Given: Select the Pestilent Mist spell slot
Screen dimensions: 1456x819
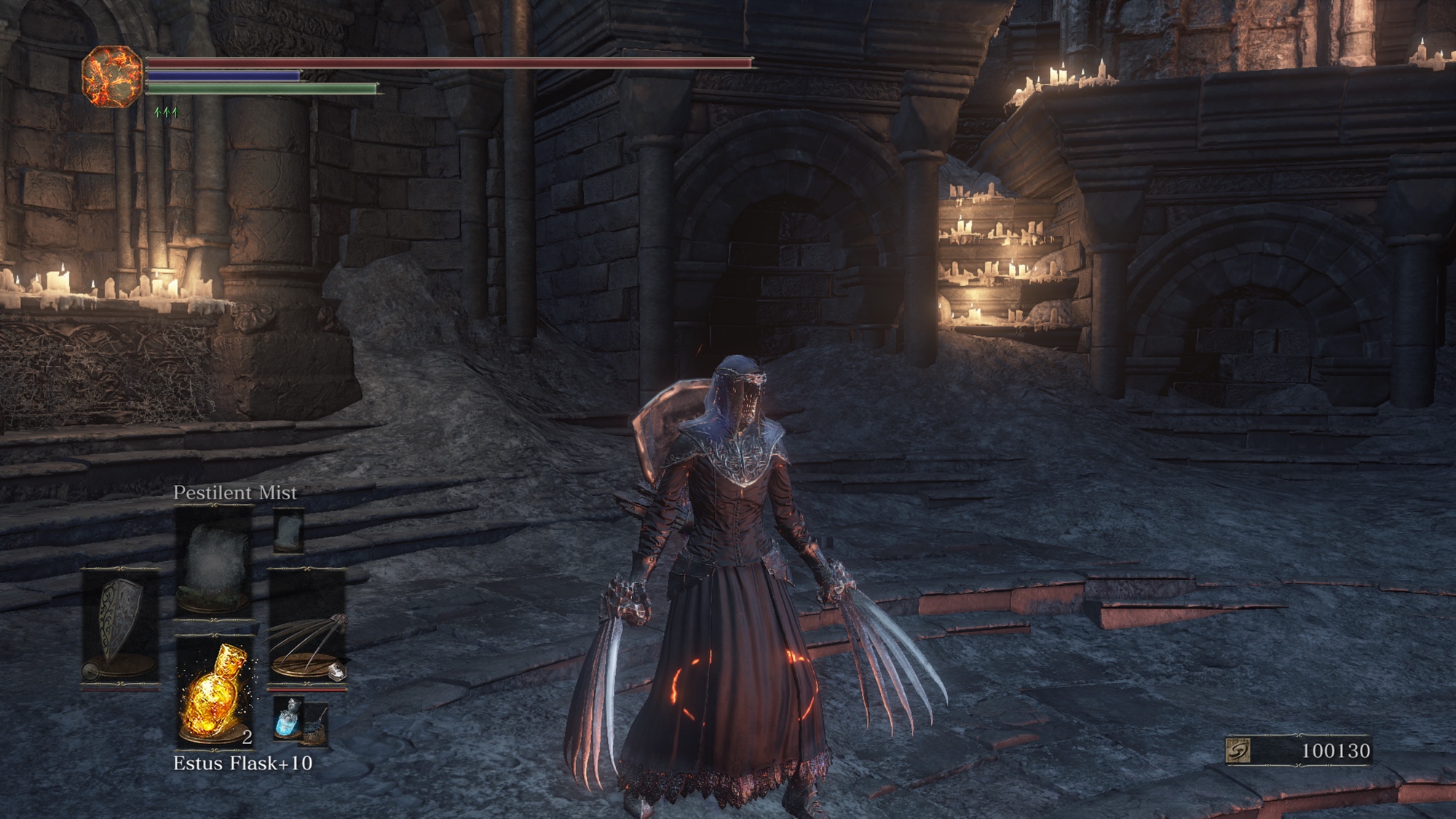Looking at the screenshot, I should tap(213, 561).
